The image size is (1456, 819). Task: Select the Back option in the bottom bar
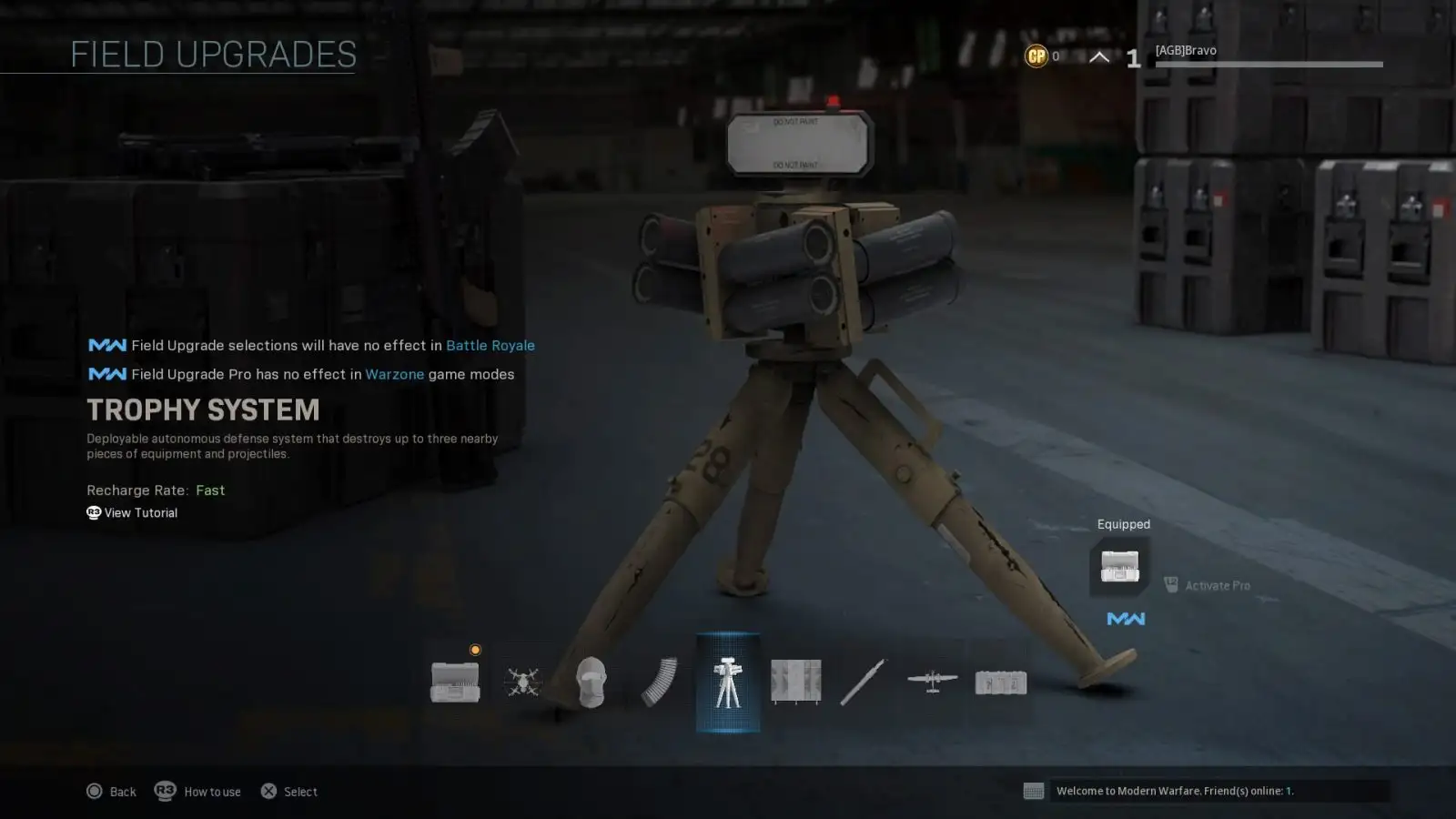[111, 791]
